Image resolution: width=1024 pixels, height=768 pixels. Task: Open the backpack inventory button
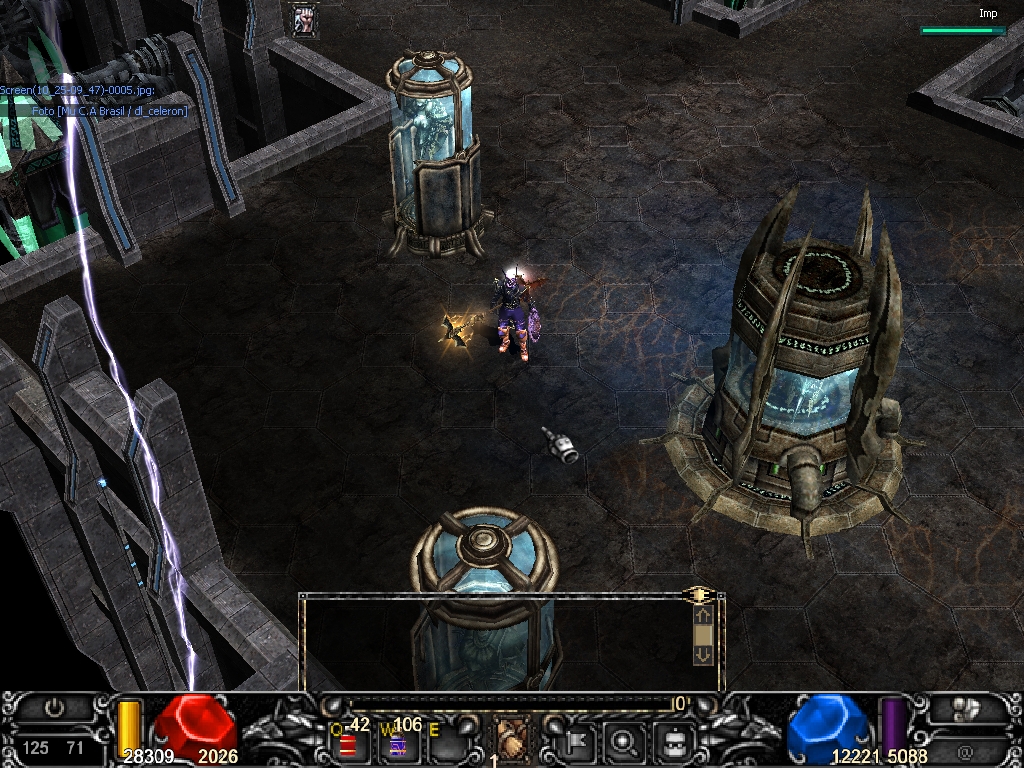point(674,742)
